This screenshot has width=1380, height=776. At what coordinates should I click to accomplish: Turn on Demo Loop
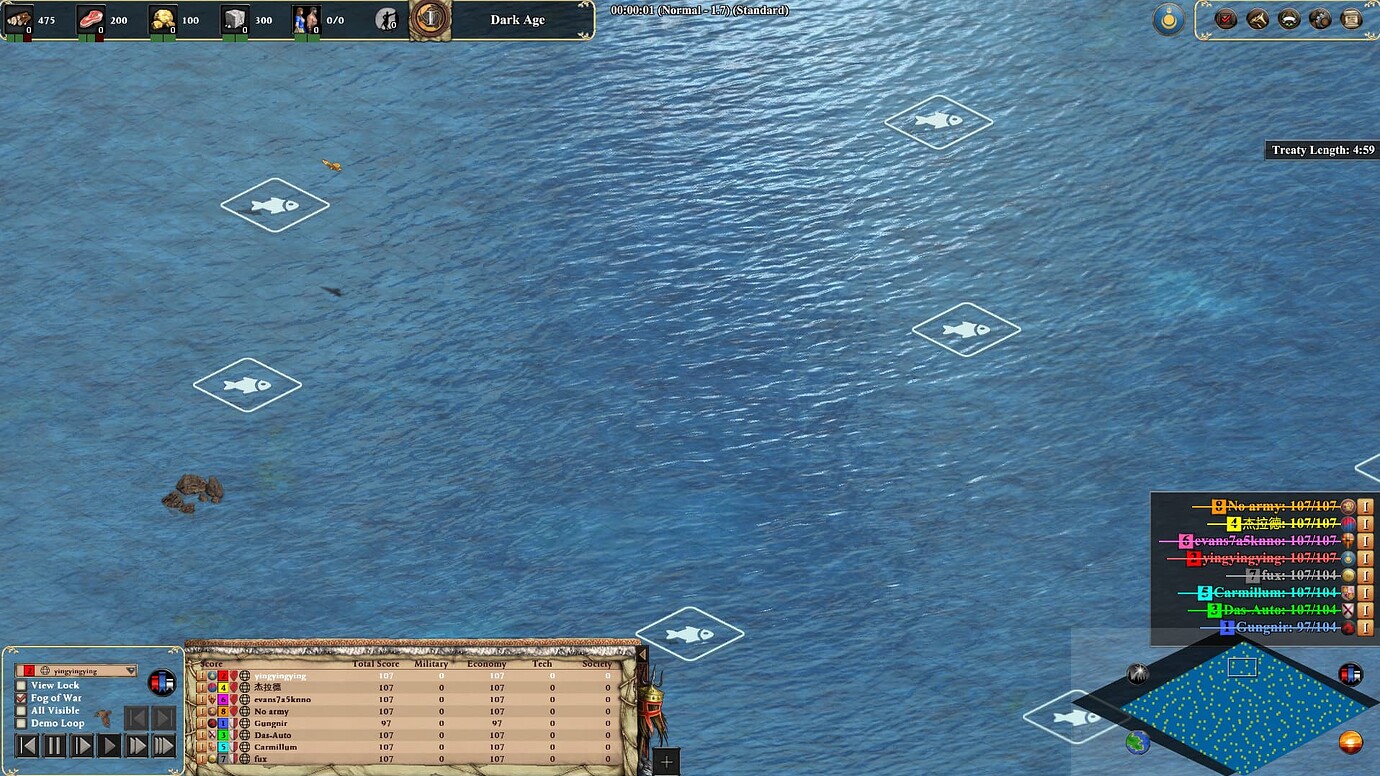tap(19, 723)
